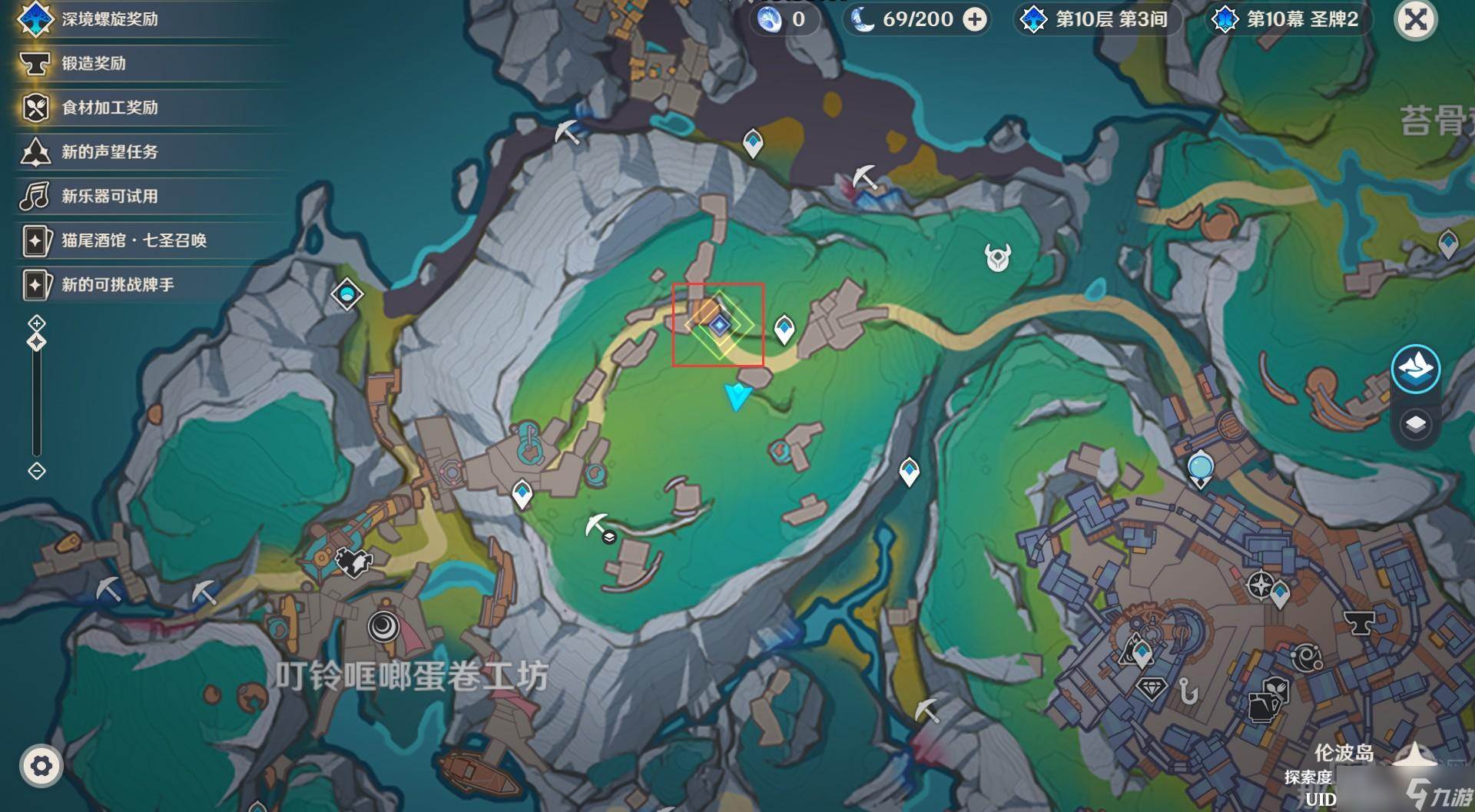The image size is (1475, 812).
Task: Select the Statue of the Seven marker
Action: pos(1200,469)
